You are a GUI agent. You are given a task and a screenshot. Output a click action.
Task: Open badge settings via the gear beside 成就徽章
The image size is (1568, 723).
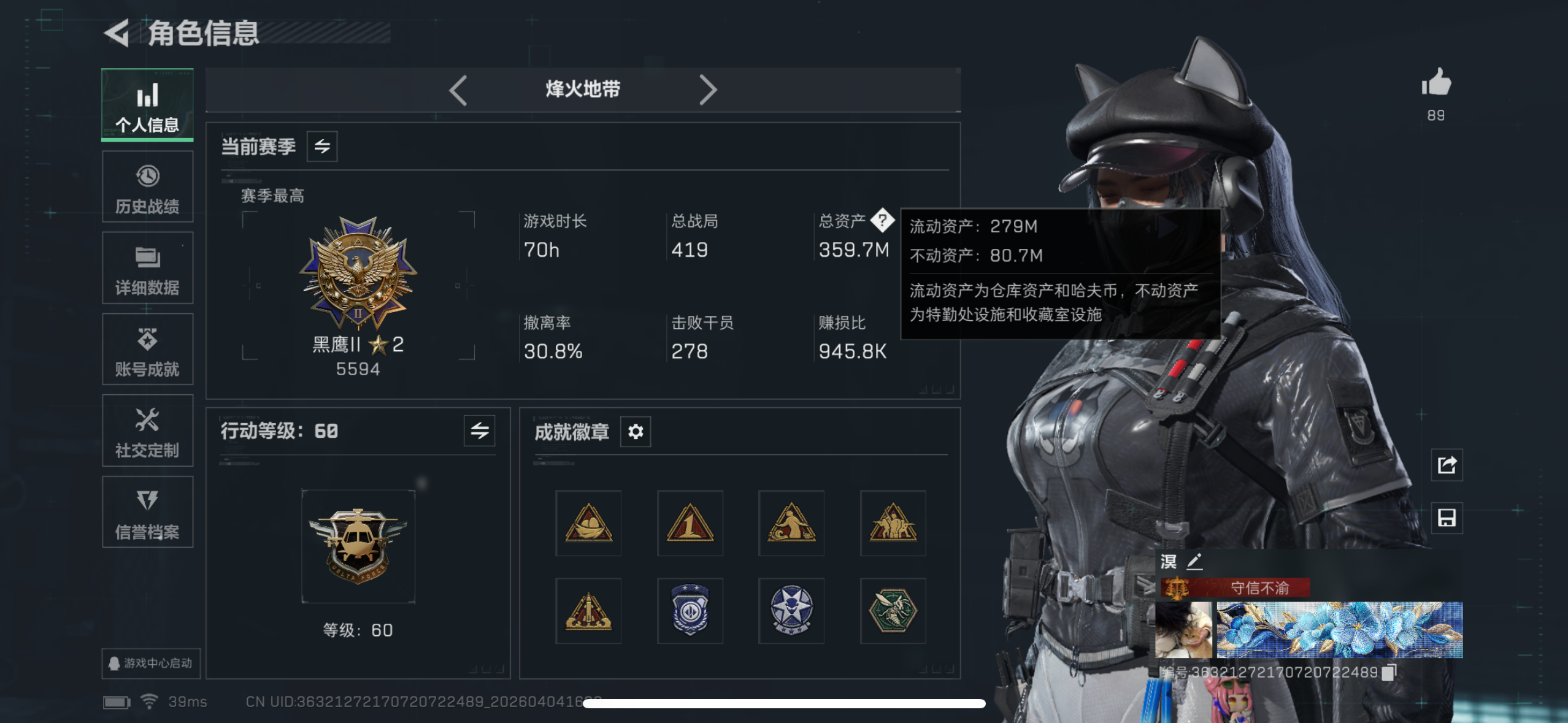(x=636, y=431)
